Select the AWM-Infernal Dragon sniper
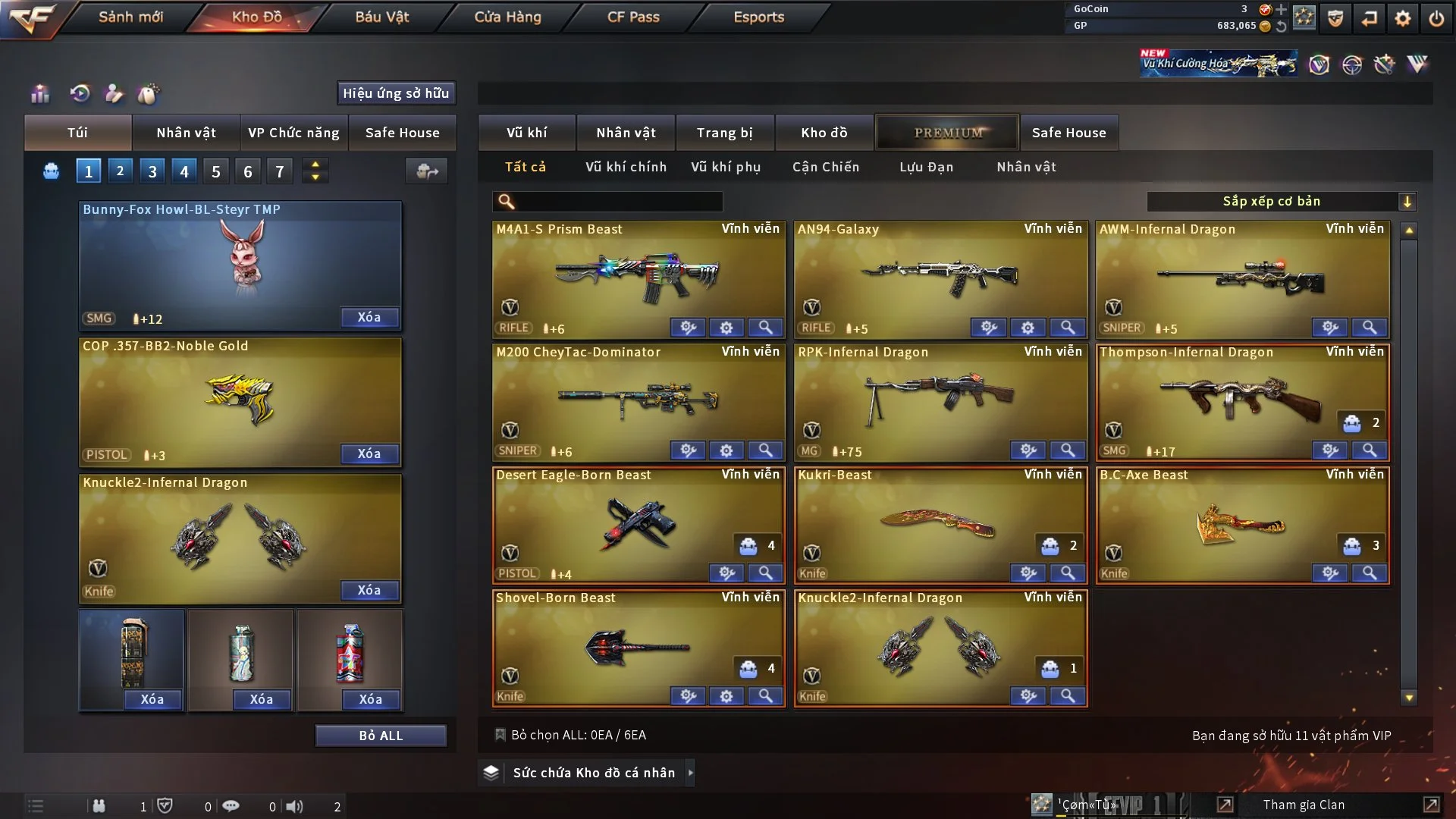Screen dimensions: 1456x819 pos(1242,277)
